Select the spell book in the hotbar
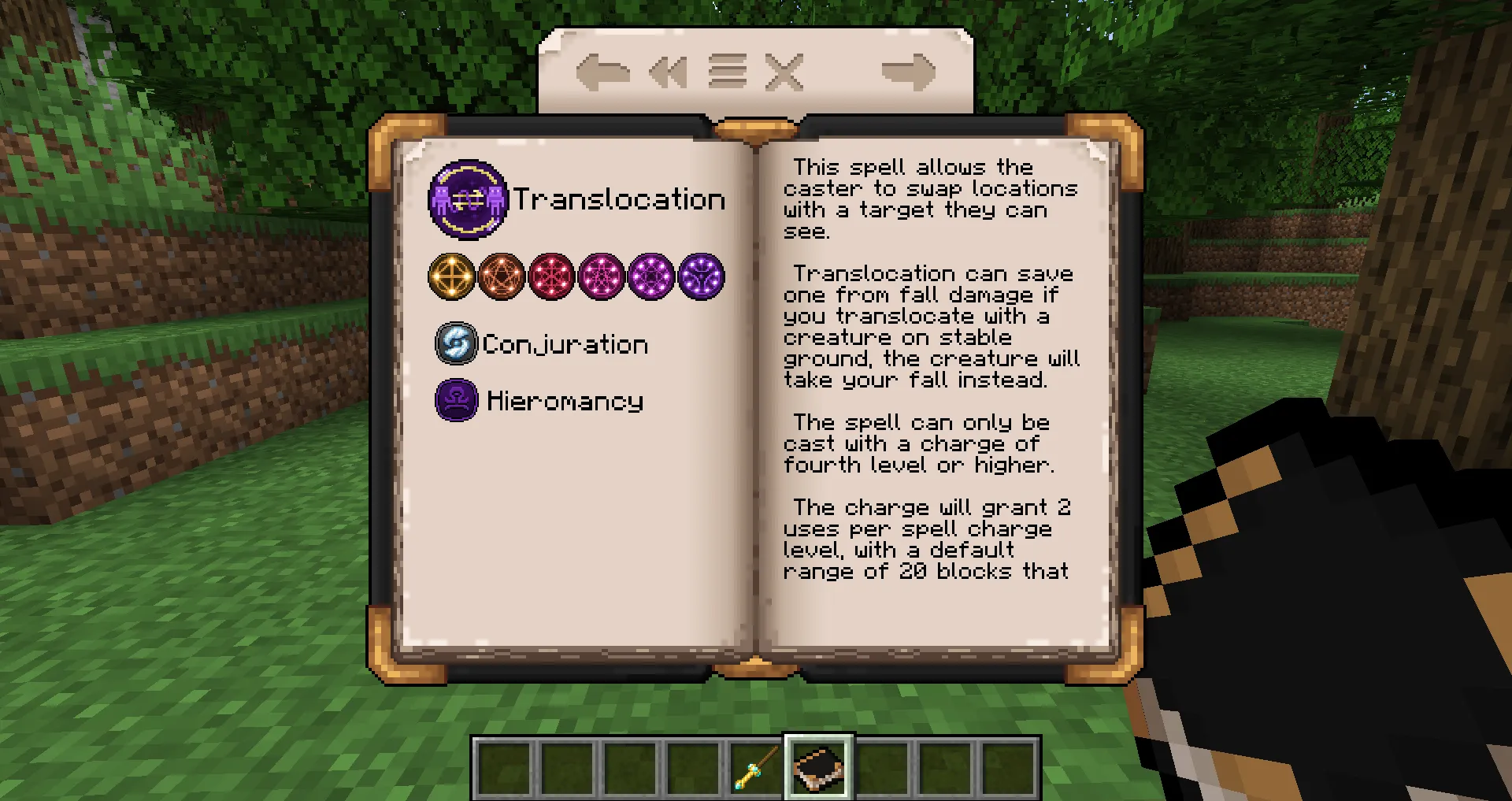The image size is (1512, 801). tap(817, 766)
